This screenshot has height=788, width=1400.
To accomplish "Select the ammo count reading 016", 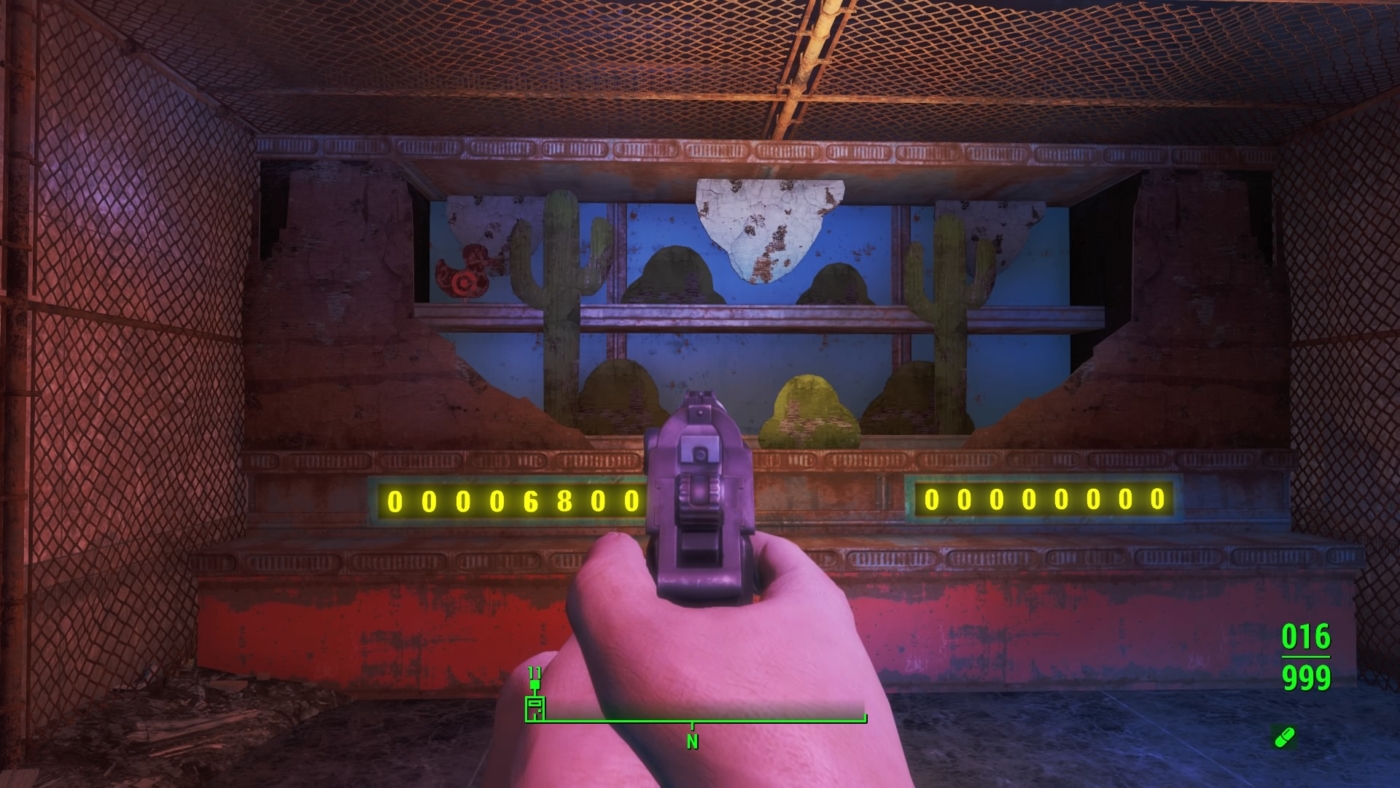I will point(1305,637).
